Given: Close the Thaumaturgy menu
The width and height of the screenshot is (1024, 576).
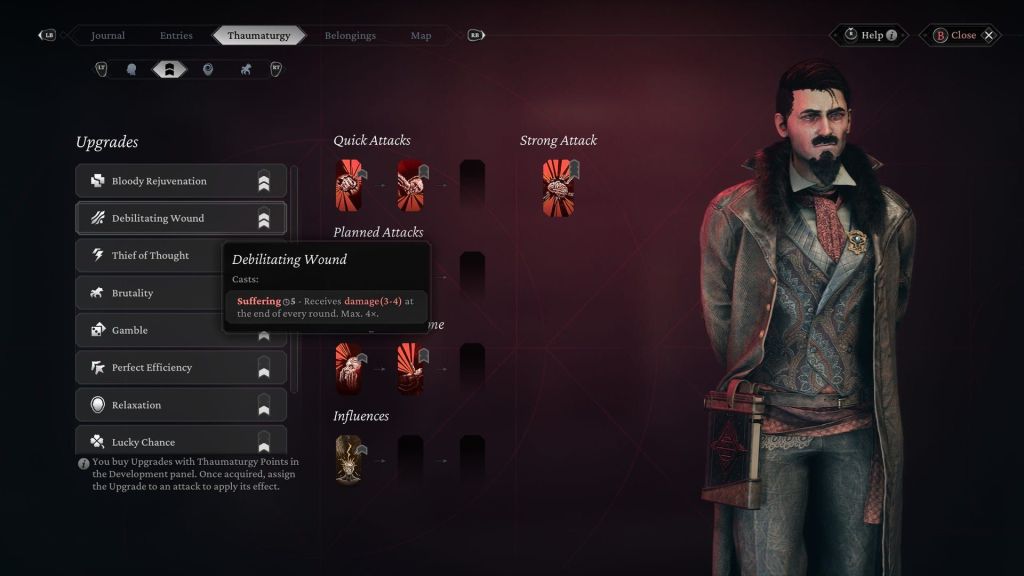Looking at the screenshot, I should pos(961,35).
